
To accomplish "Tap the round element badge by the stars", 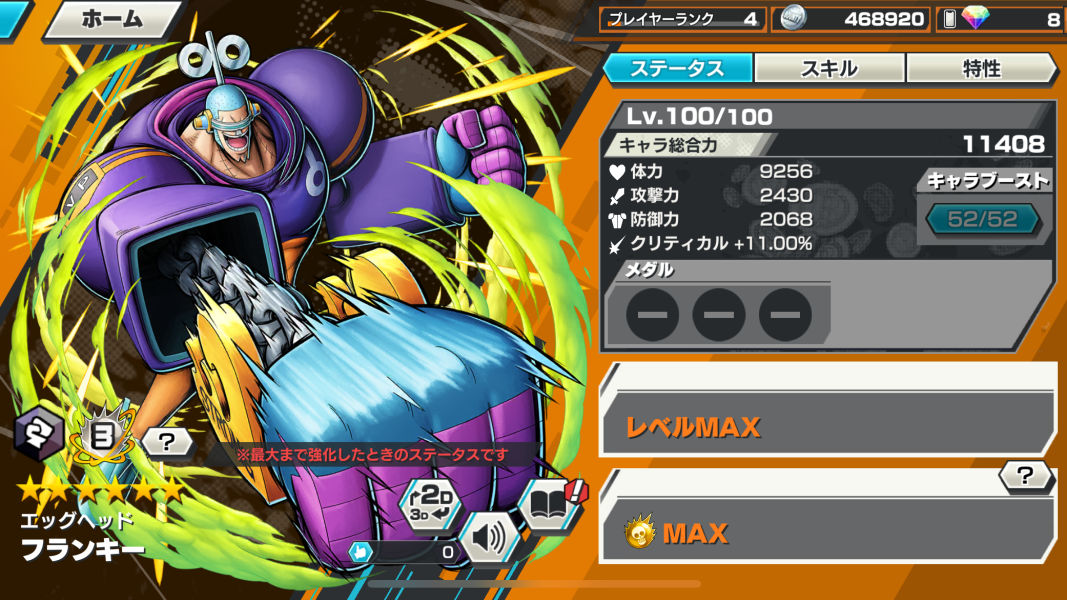I will tap(102, 438).
